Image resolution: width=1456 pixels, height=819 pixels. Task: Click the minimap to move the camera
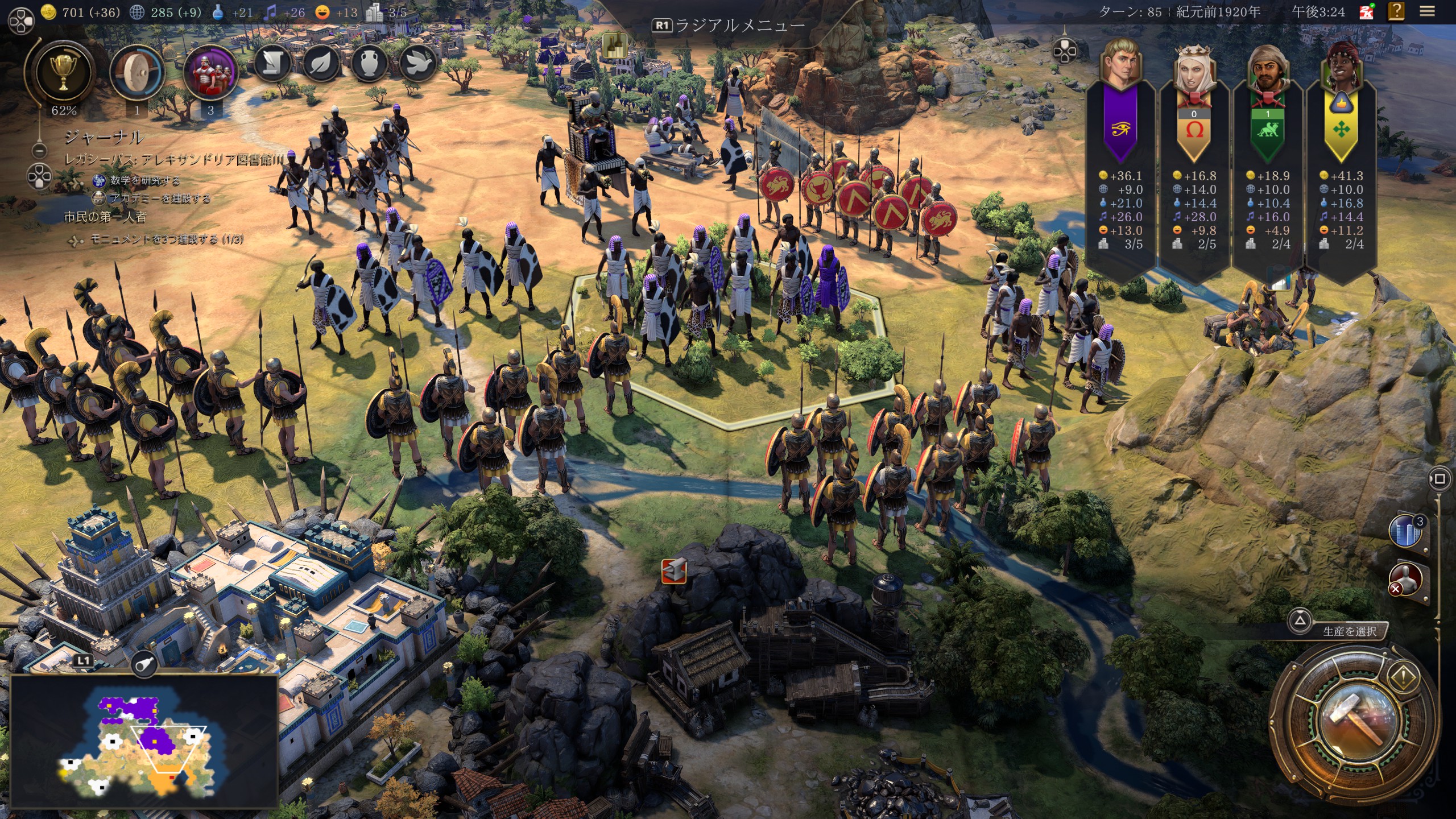tap(143, 739)
